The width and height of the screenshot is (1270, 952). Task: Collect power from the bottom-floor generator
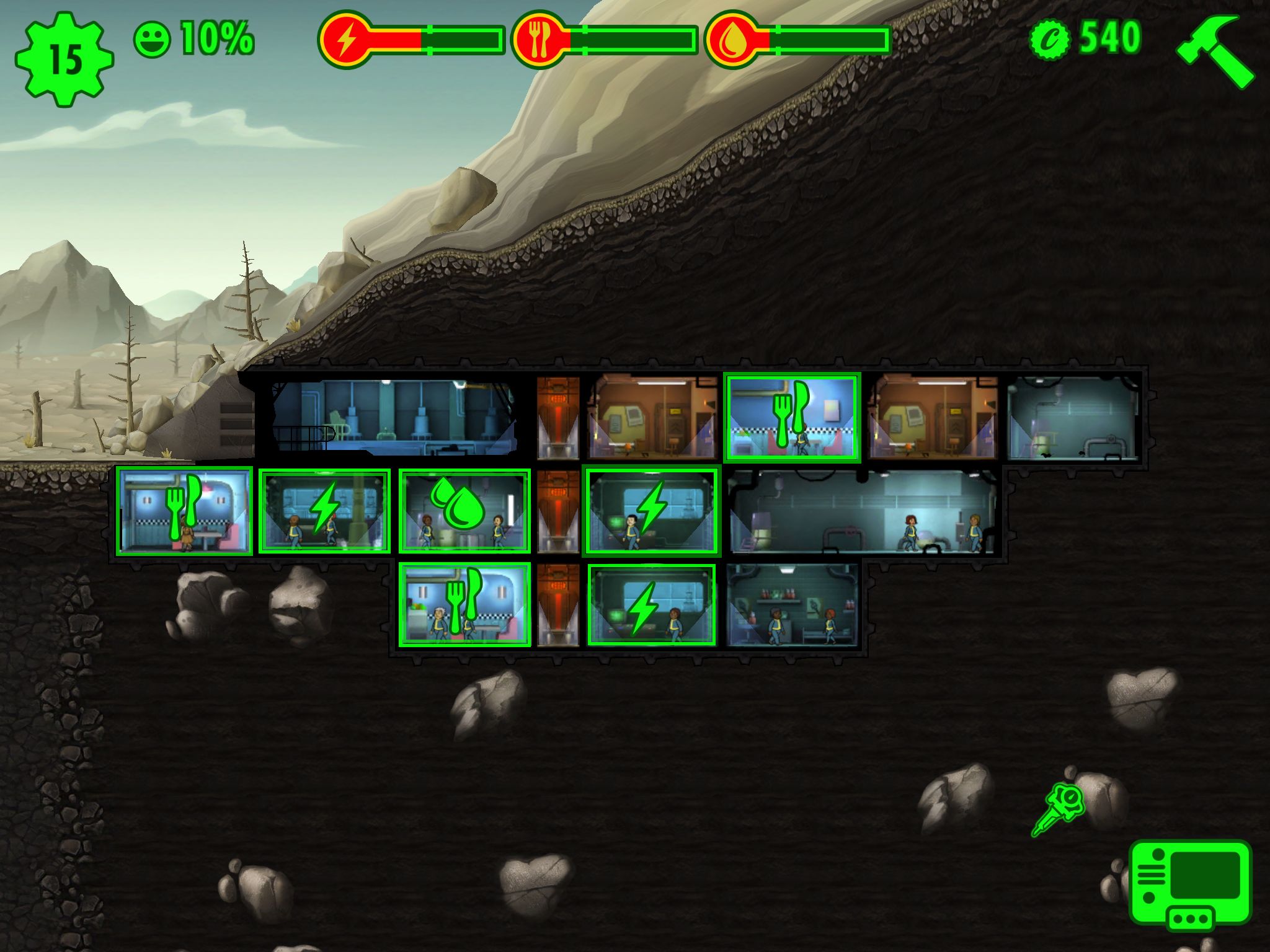click(x=645, y=606)
